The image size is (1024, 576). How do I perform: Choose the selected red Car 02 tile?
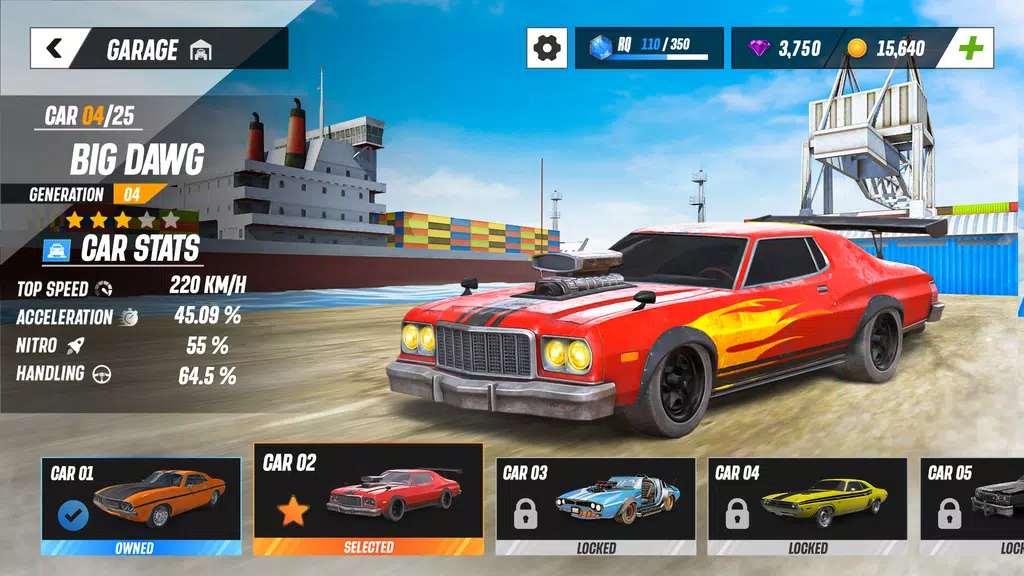pos(368,499)
